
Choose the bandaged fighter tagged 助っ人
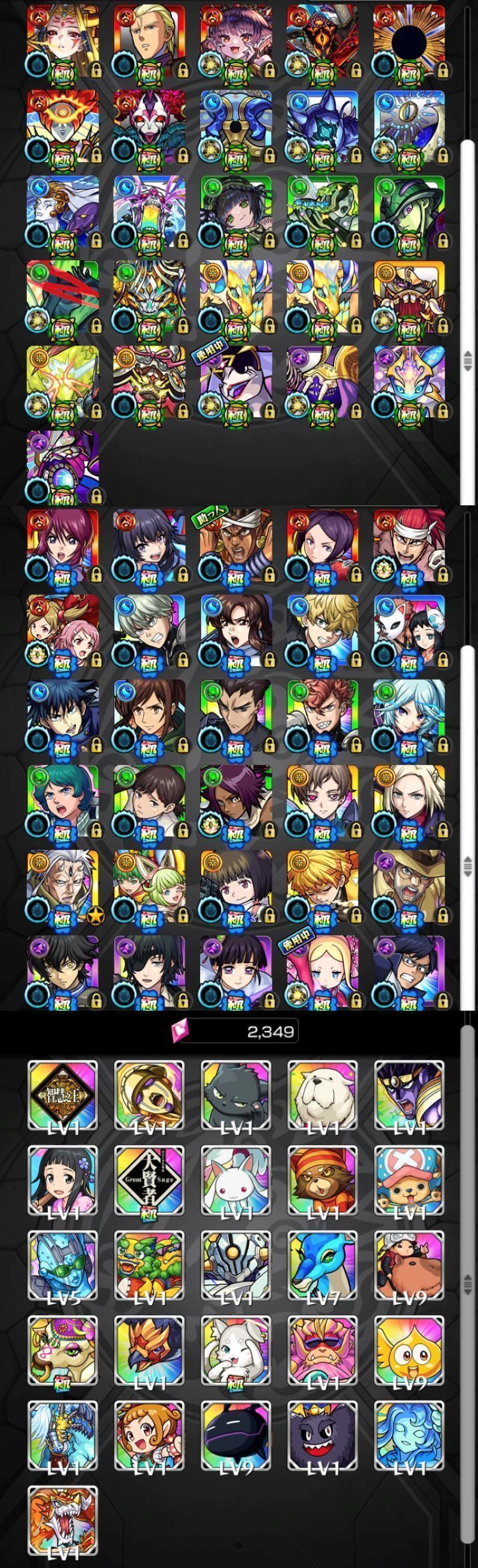[x=236, y=546]
